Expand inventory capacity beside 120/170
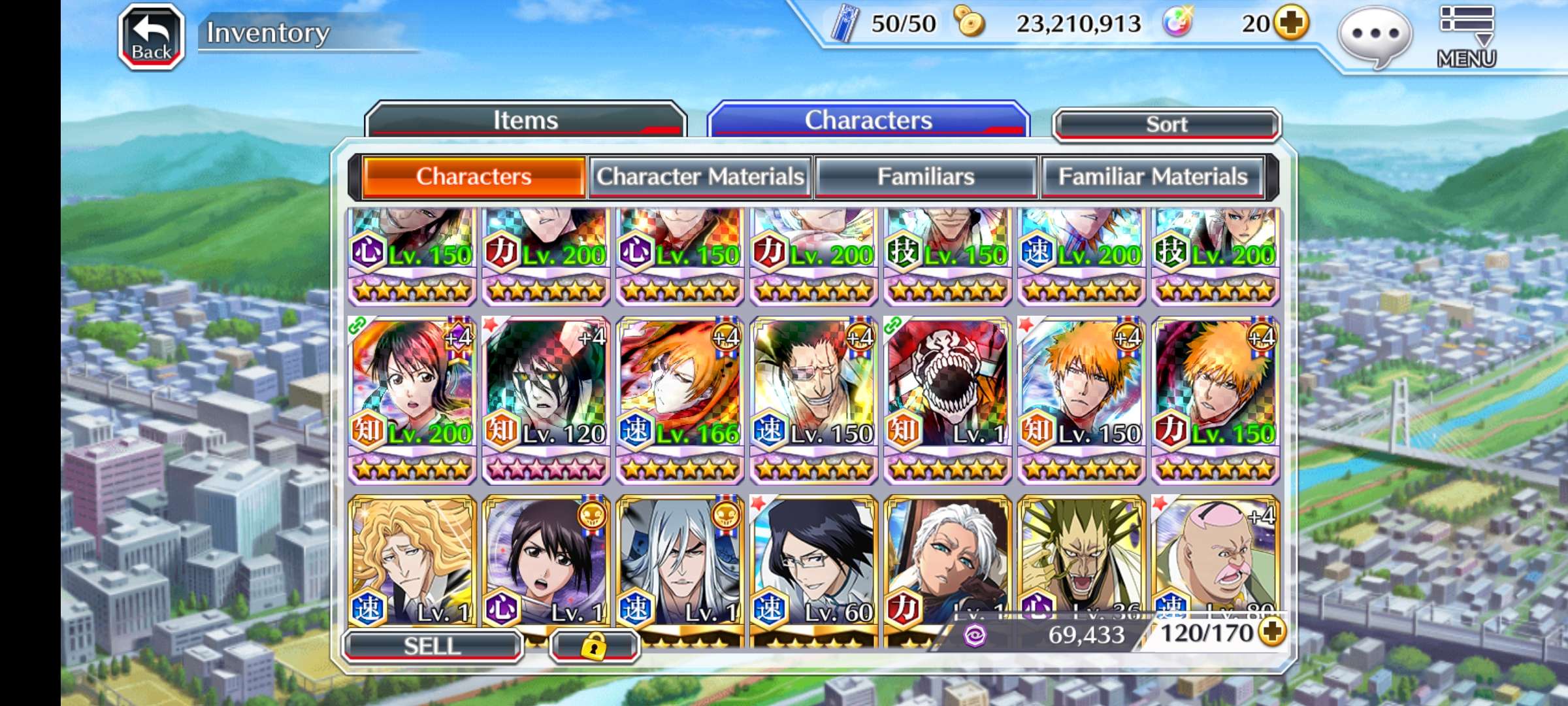 1273,632
